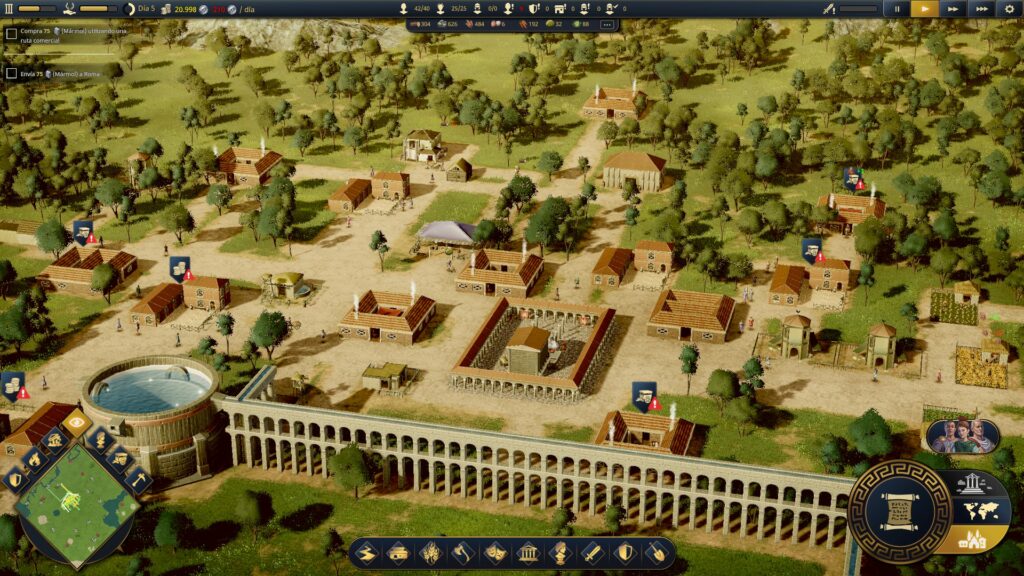Open the scroll panel in the round medallion
Viewport: 1024px width, 576px height.
point(899,513)
